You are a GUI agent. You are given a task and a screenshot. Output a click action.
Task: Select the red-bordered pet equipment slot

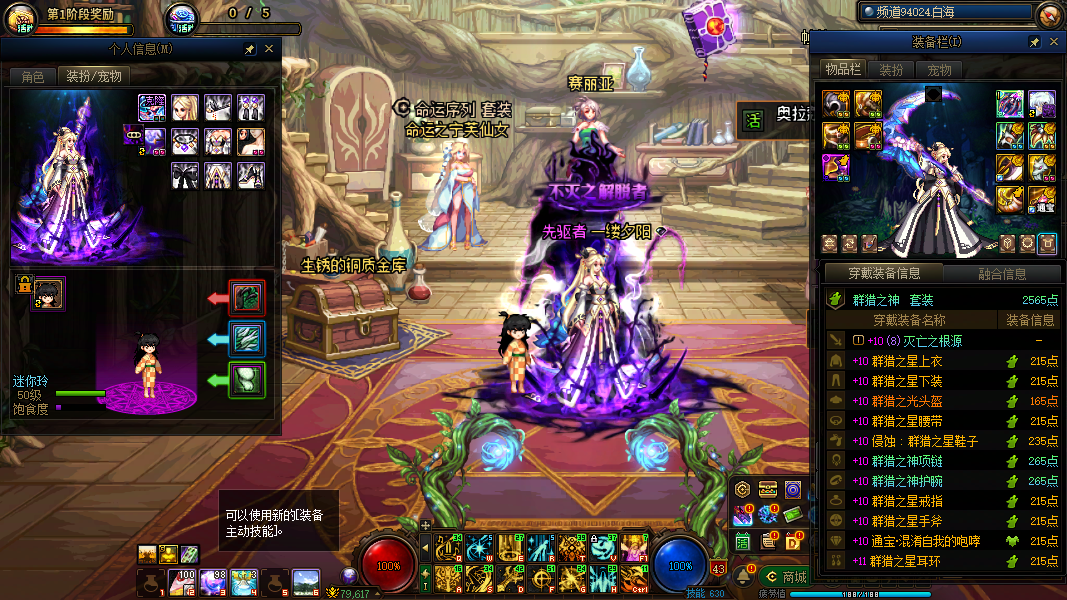[247, 298]
